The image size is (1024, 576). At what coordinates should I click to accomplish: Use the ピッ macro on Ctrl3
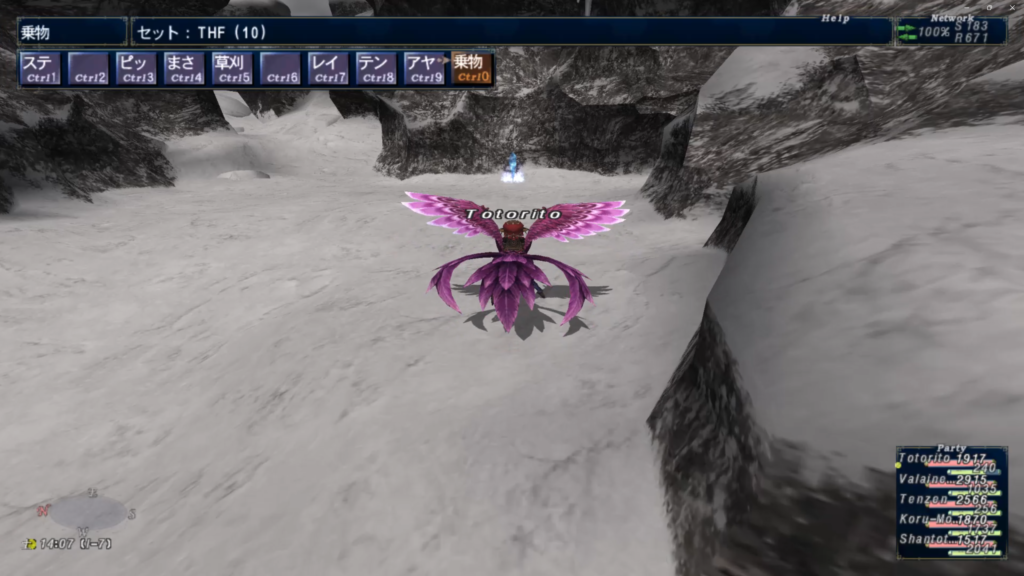pos(137,68)
